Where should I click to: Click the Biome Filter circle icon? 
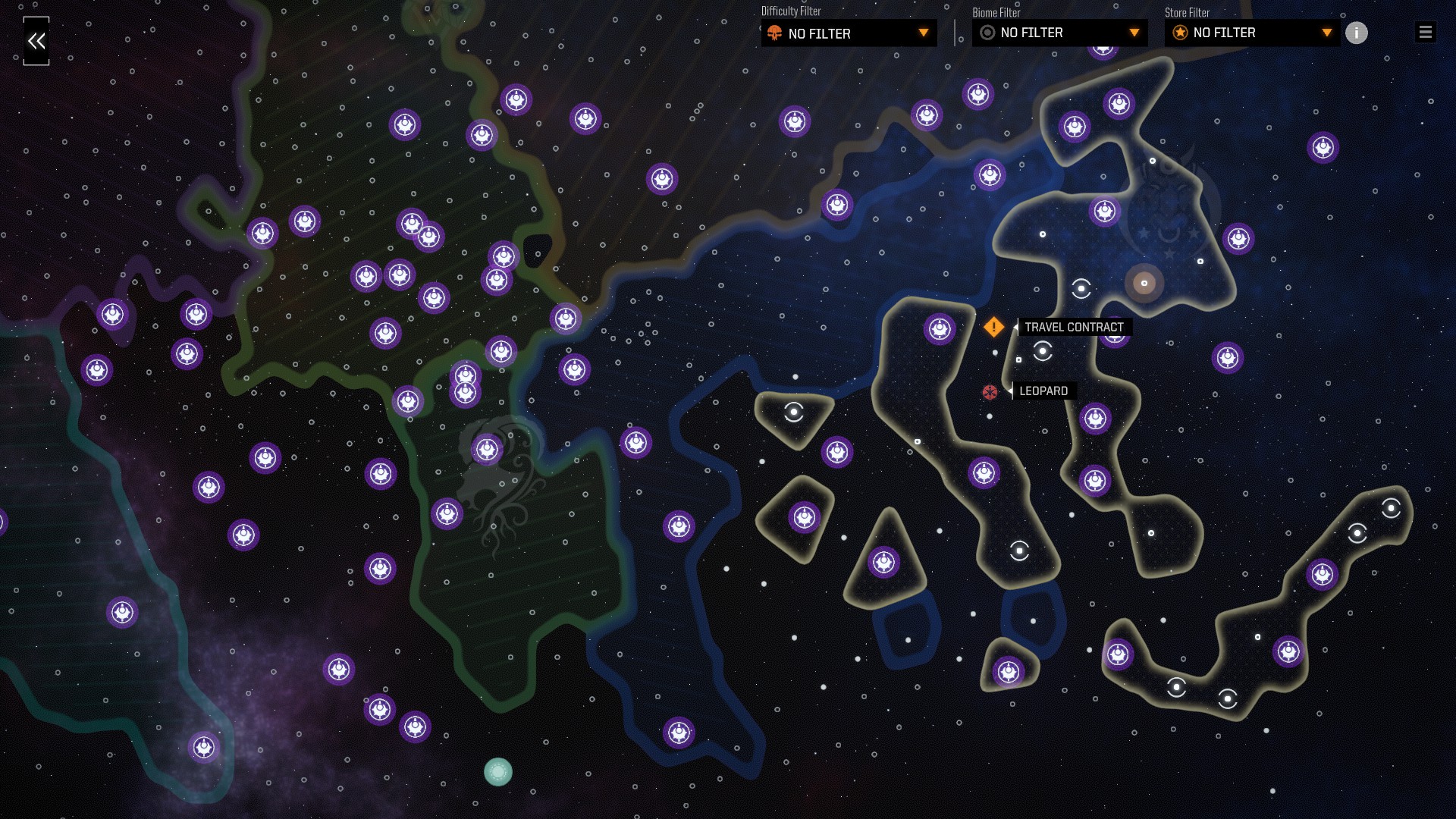(x=987, y=33)
